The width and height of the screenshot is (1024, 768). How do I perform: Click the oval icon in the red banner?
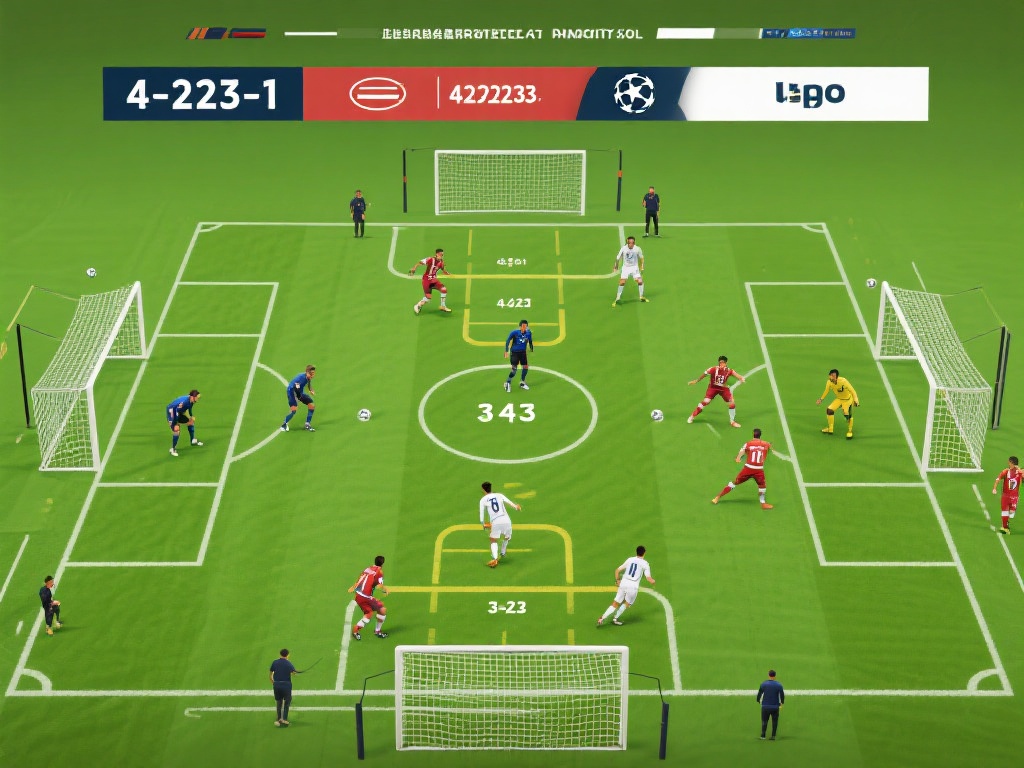pyautogui.click(x=377, y=95)
